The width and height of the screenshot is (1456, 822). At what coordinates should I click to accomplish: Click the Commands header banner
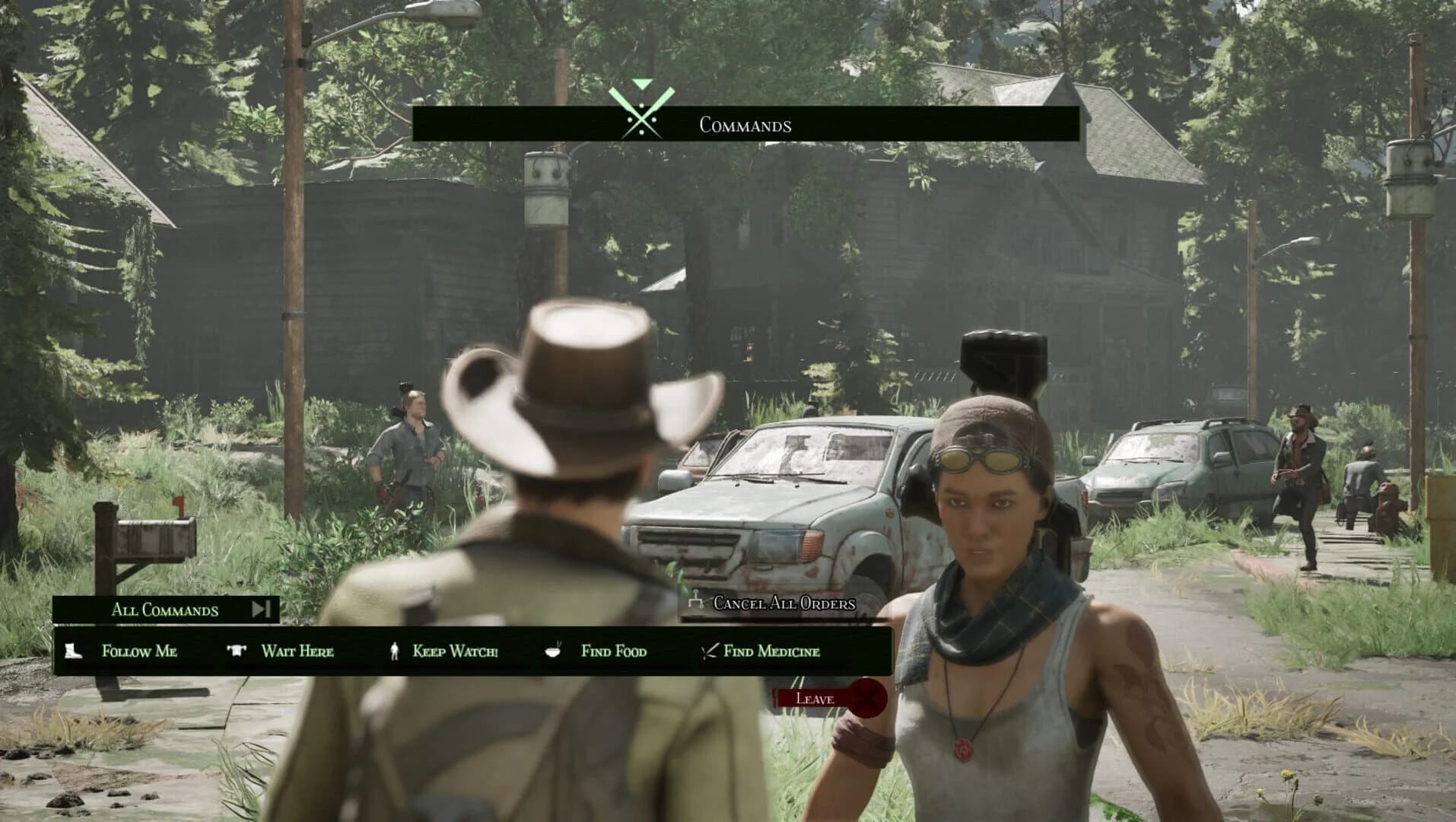coord(745,126)
